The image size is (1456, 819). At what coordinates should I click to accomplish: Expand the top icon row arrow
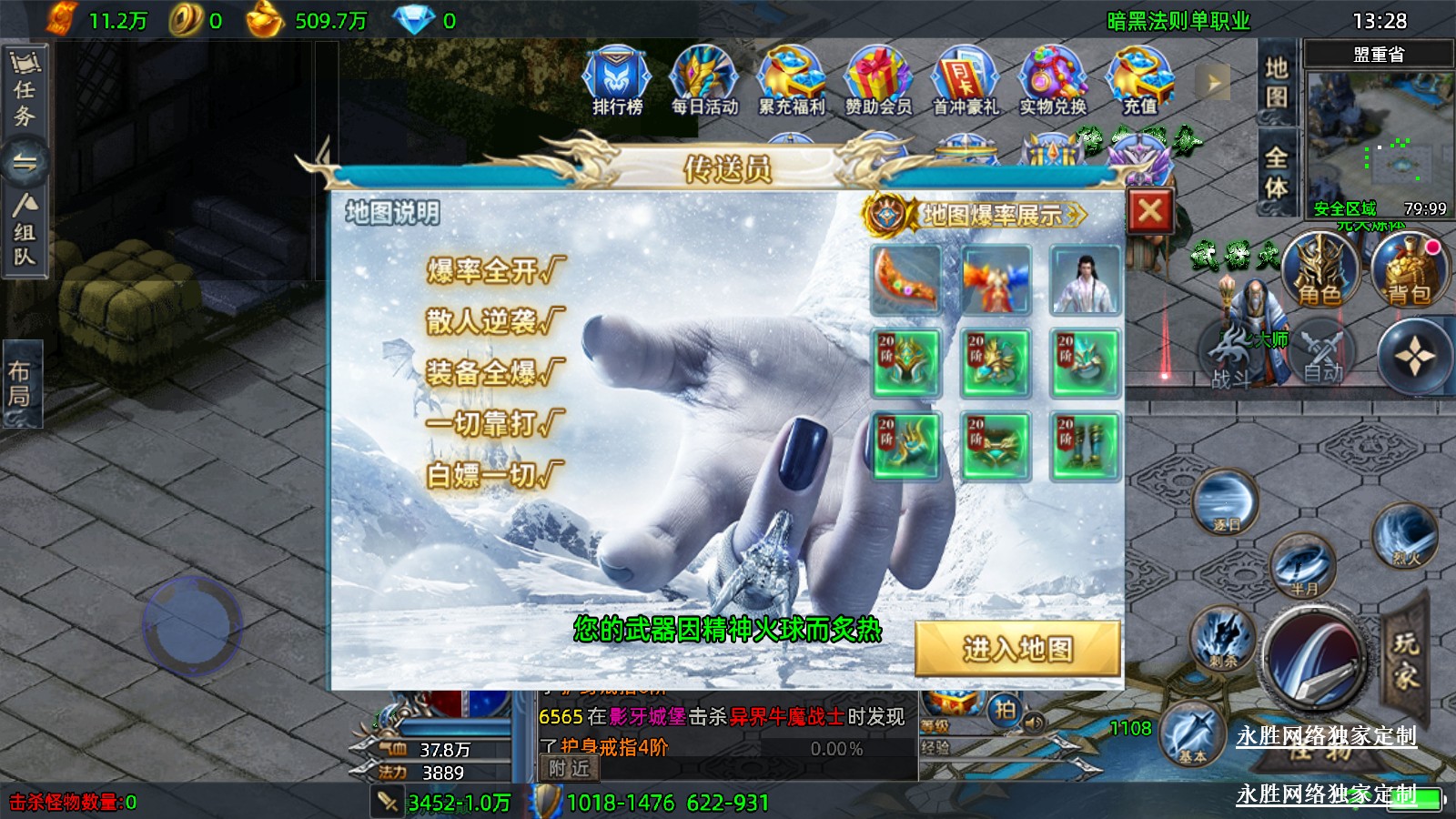click(1213, 83)
